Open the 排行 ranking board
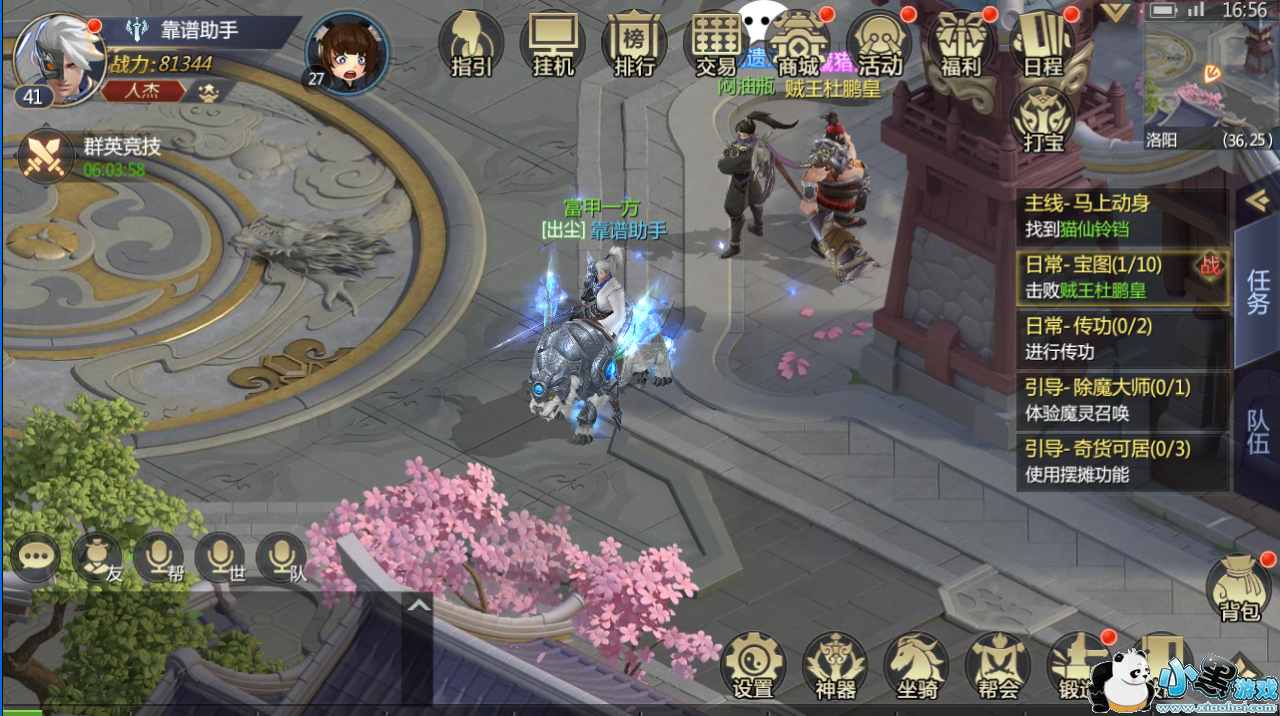The height and width of the screenshot is (716, 1280). (634, 44)
